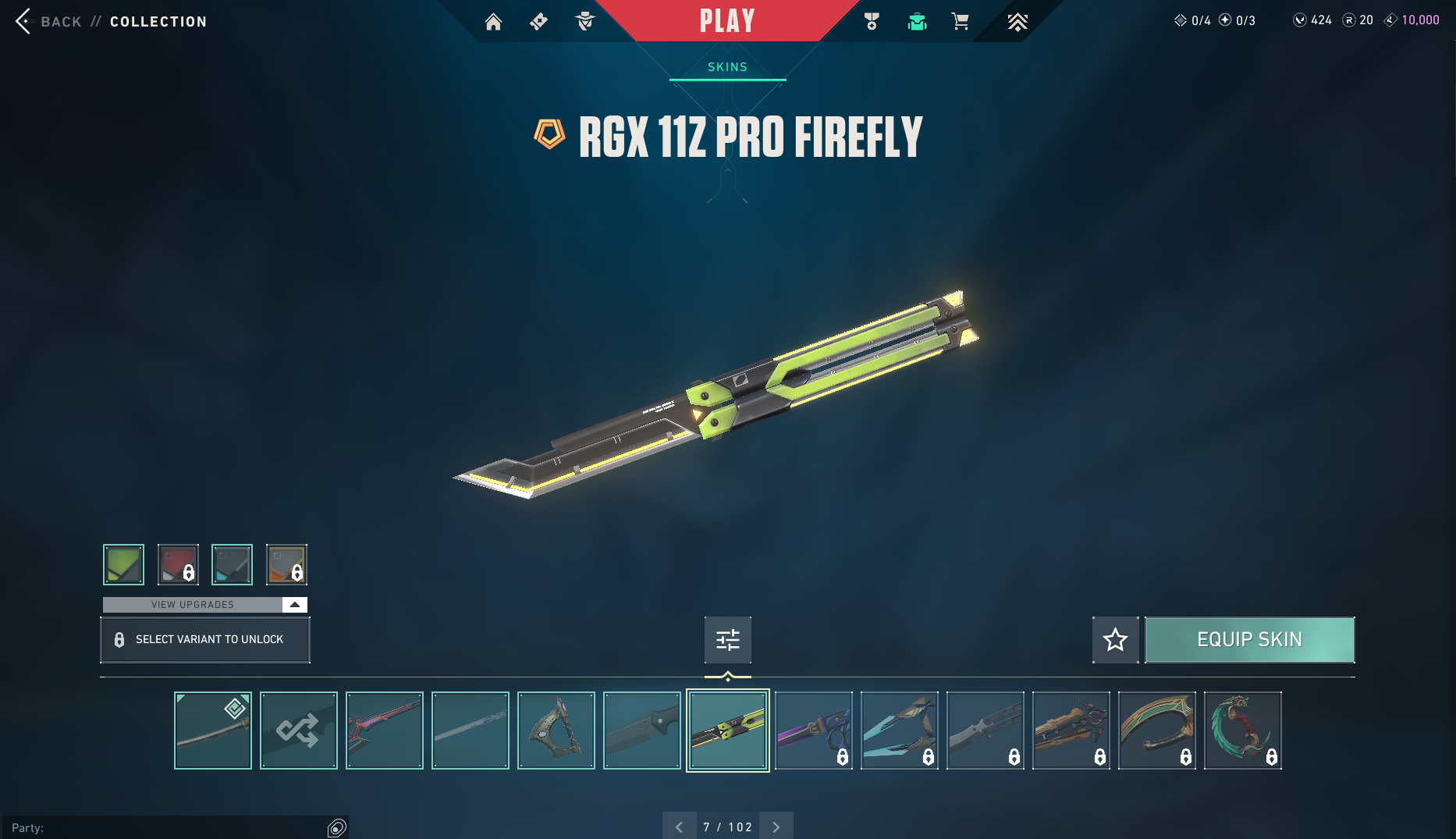This screenshot has width=1456, height=839.
Task: Select the green Firefly variant swatch
Action: 123,564
